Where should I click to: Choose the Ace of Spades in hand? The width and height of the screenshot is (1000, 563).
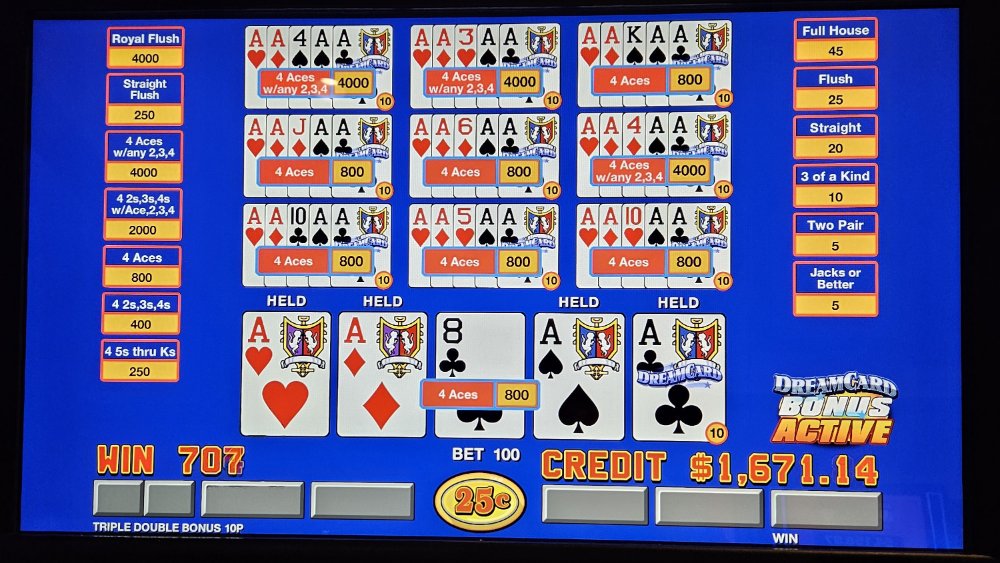tap(578, 374)
